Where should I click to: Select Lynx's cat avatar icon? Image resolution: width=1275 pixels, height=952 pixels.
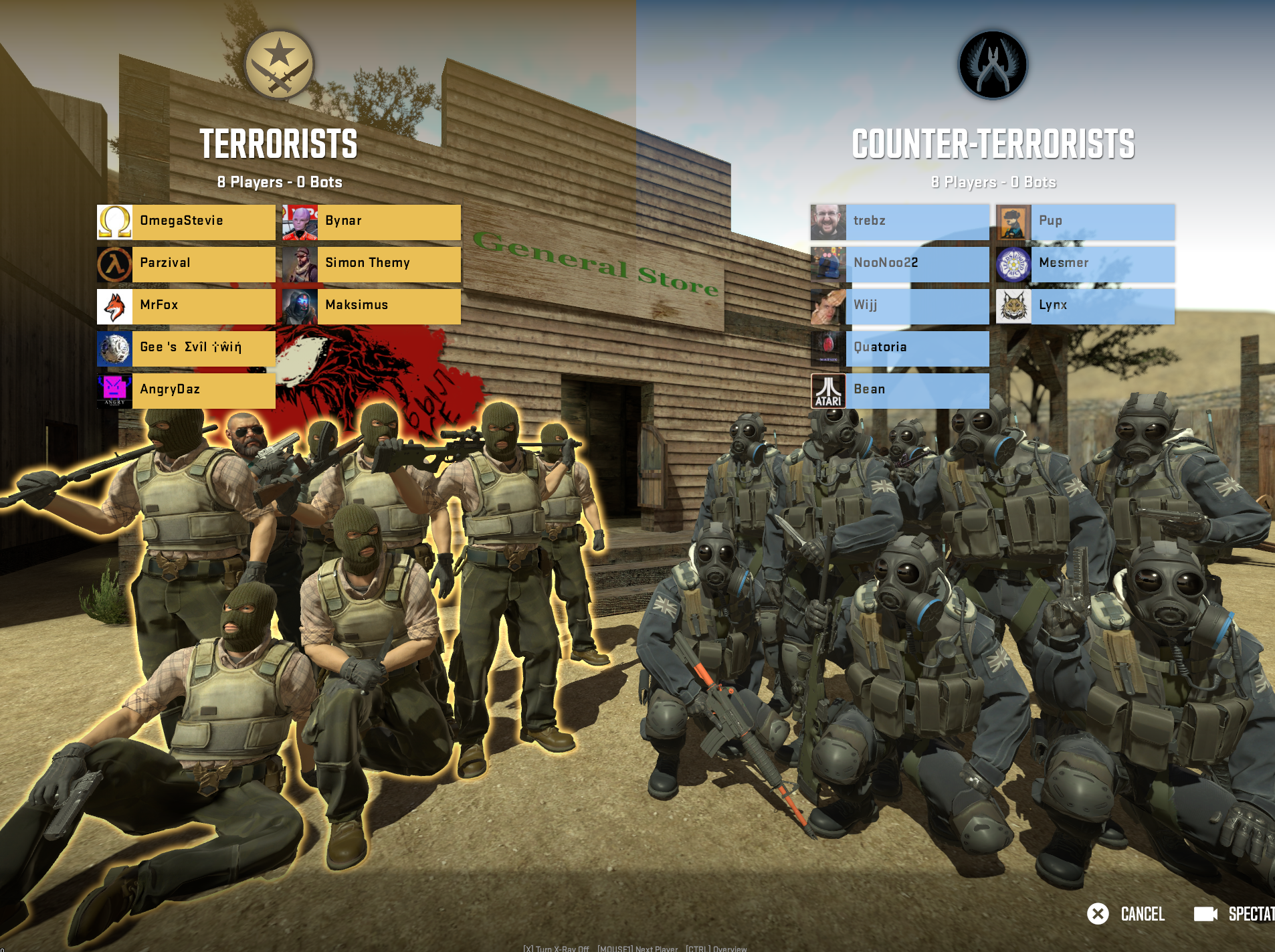click(x=1014, y=306)
